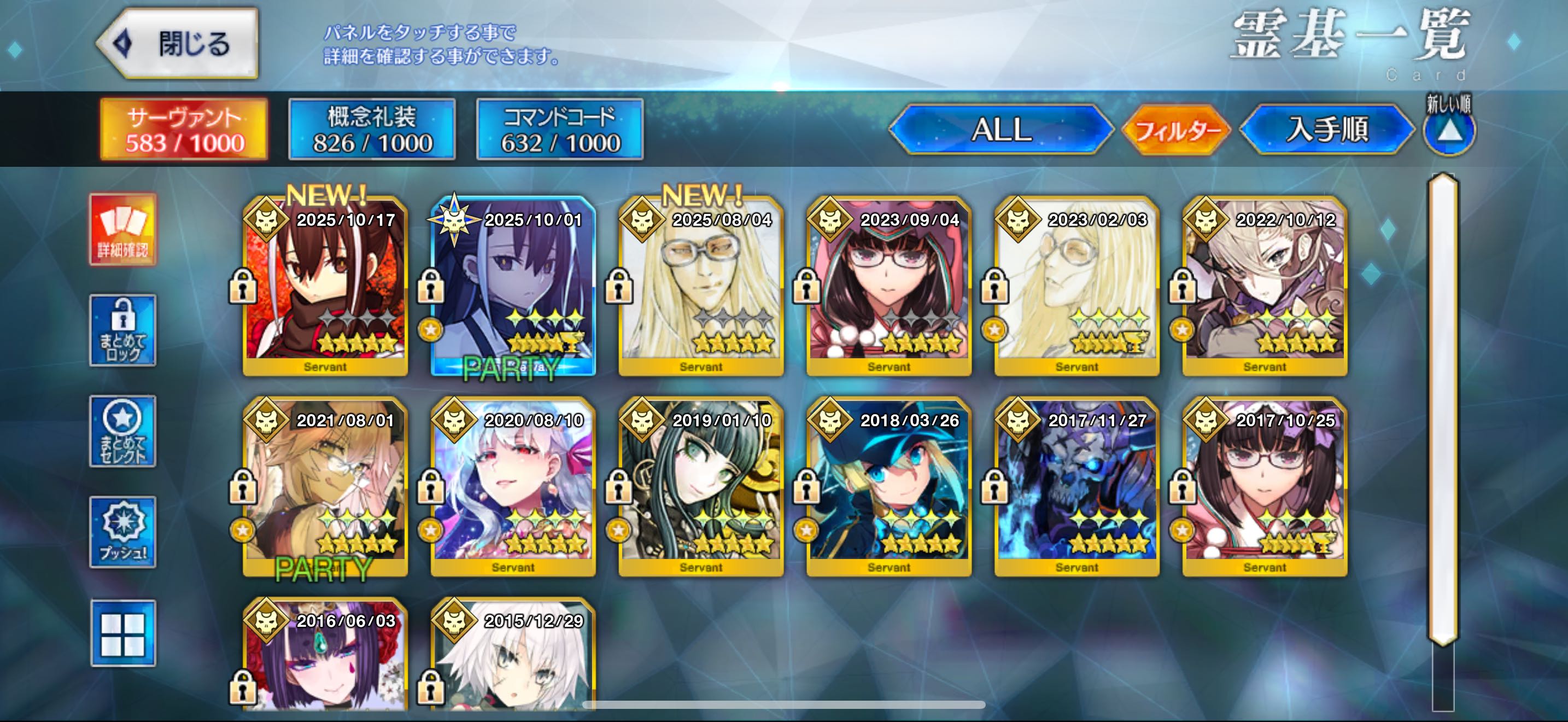1568x722 pixels.
Task: Show the コマンドコード tab
Action: 559,130
